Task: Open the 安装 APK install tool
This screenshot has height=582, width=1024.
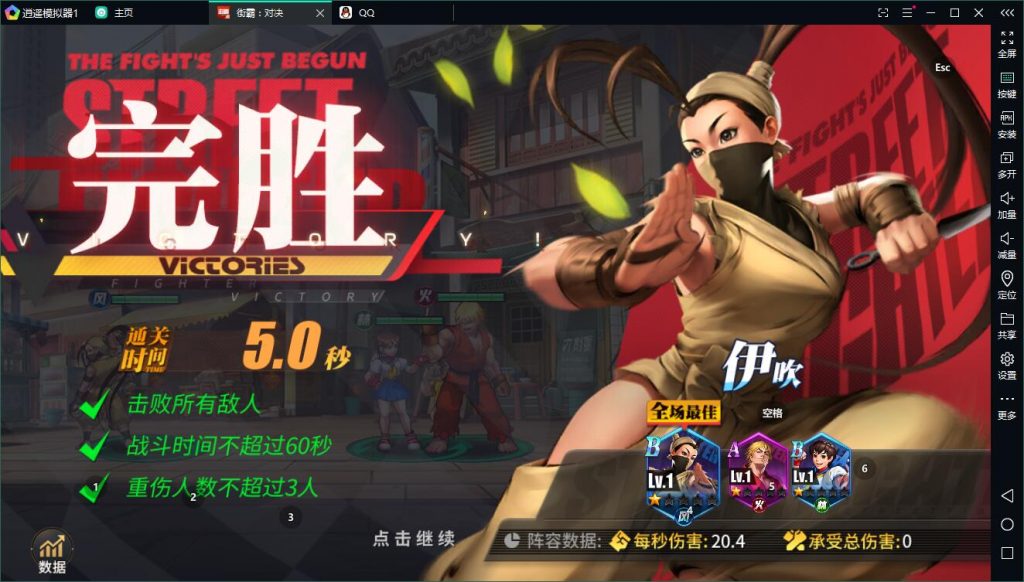Action: tap(1007, 124)
